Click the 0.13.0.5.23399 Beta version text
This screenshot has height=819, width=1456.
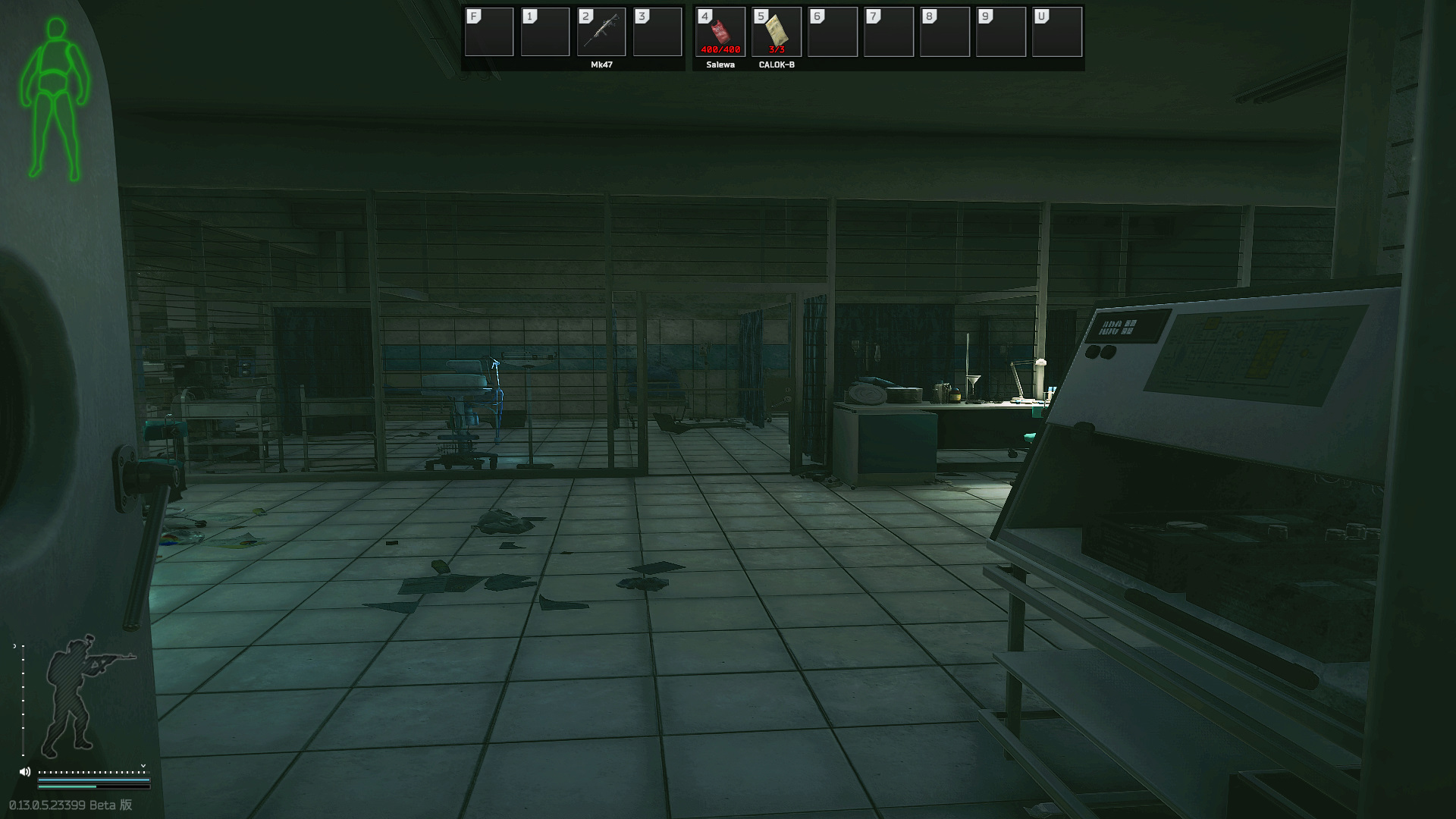coord(70,804)
